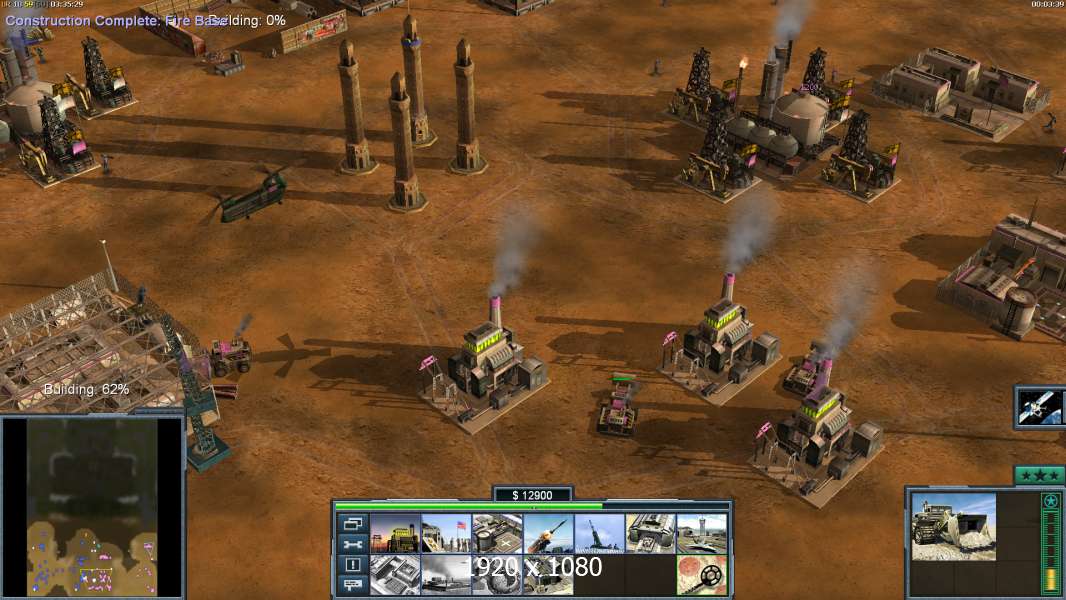The width and height of the screenshot is (1066, 600).
Task: Select the Barracks icon with American flag
Action: (445, 534)
